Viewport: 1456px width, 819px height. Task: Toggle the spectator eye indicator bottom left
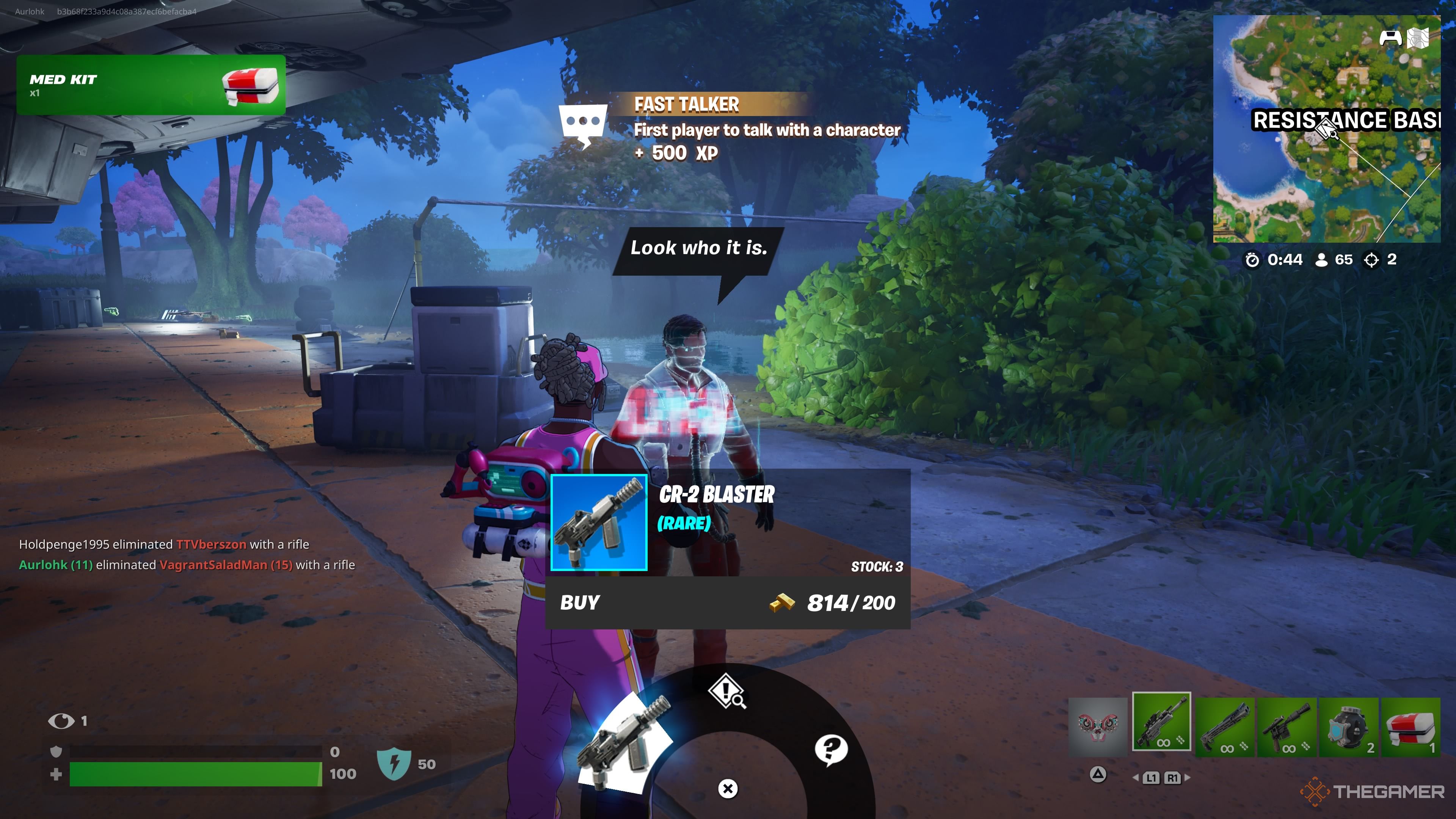click(61, 721)
